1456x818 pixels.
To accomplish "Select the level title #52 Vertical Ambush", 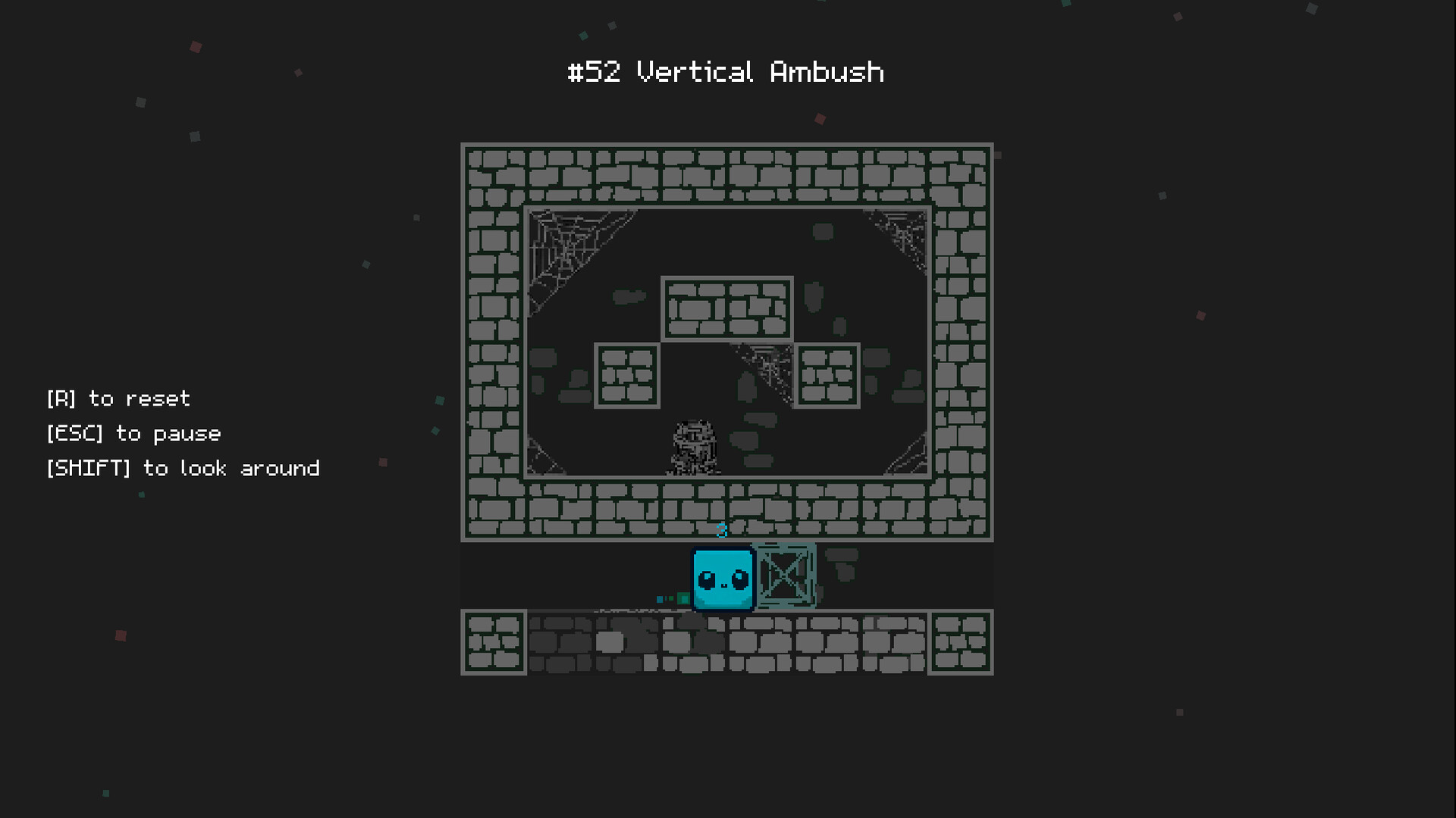I will click(726, 72).
